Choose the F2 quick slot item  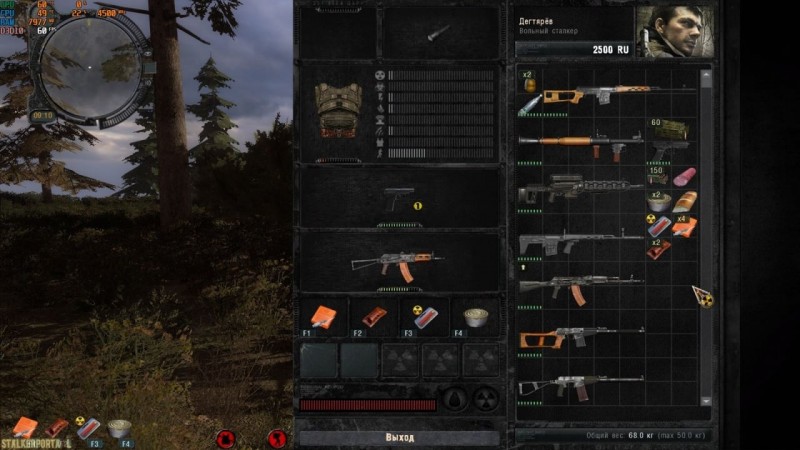(374, 317)
